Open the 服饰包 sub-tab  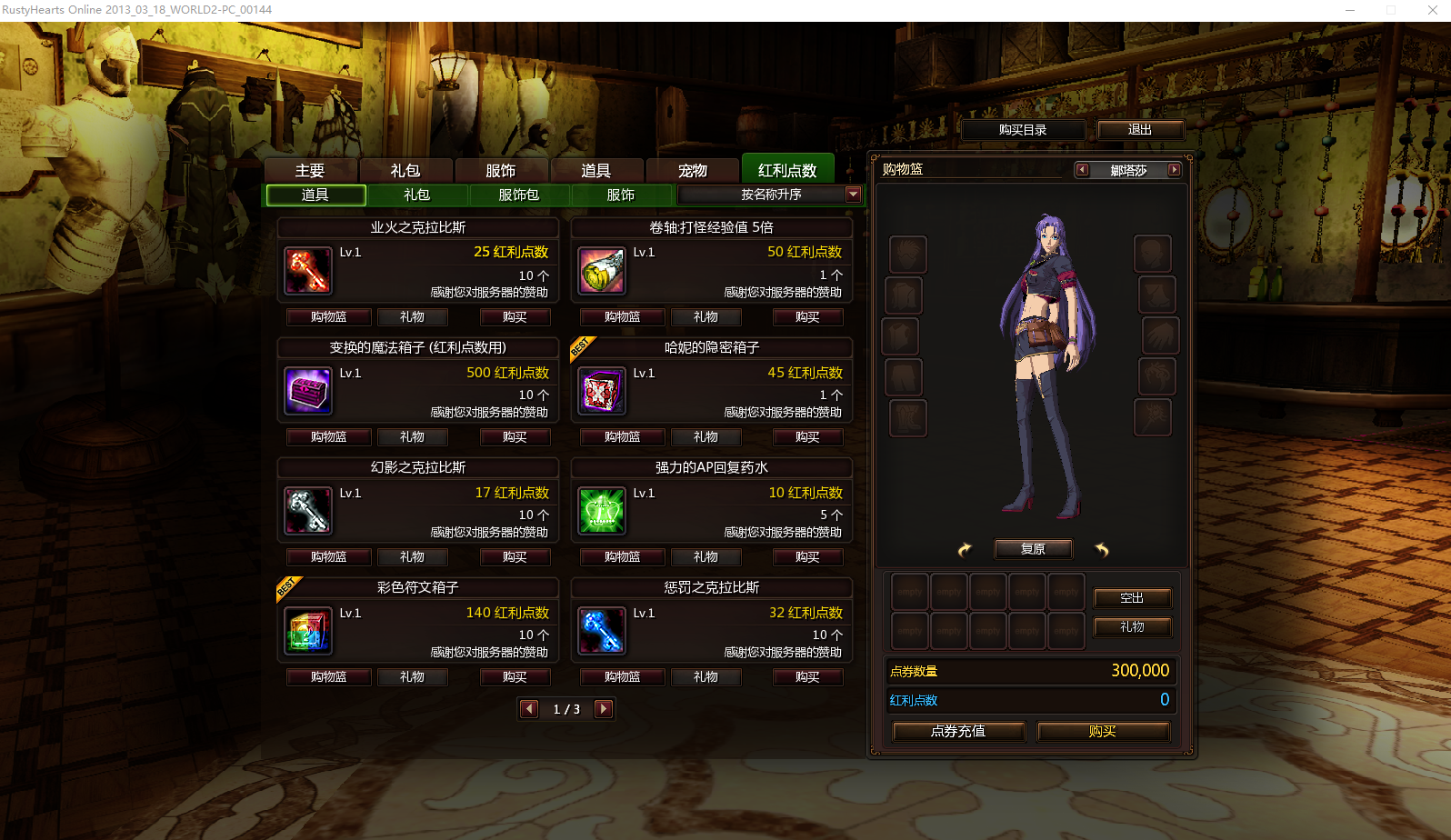coord(518,195)
